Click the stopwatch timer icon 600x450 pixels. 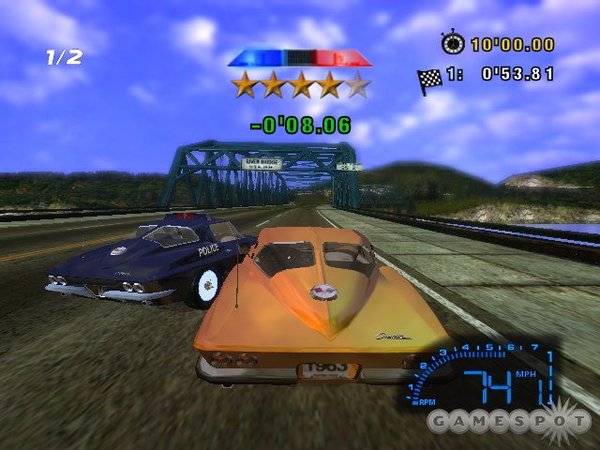click(x=452, y=43)
